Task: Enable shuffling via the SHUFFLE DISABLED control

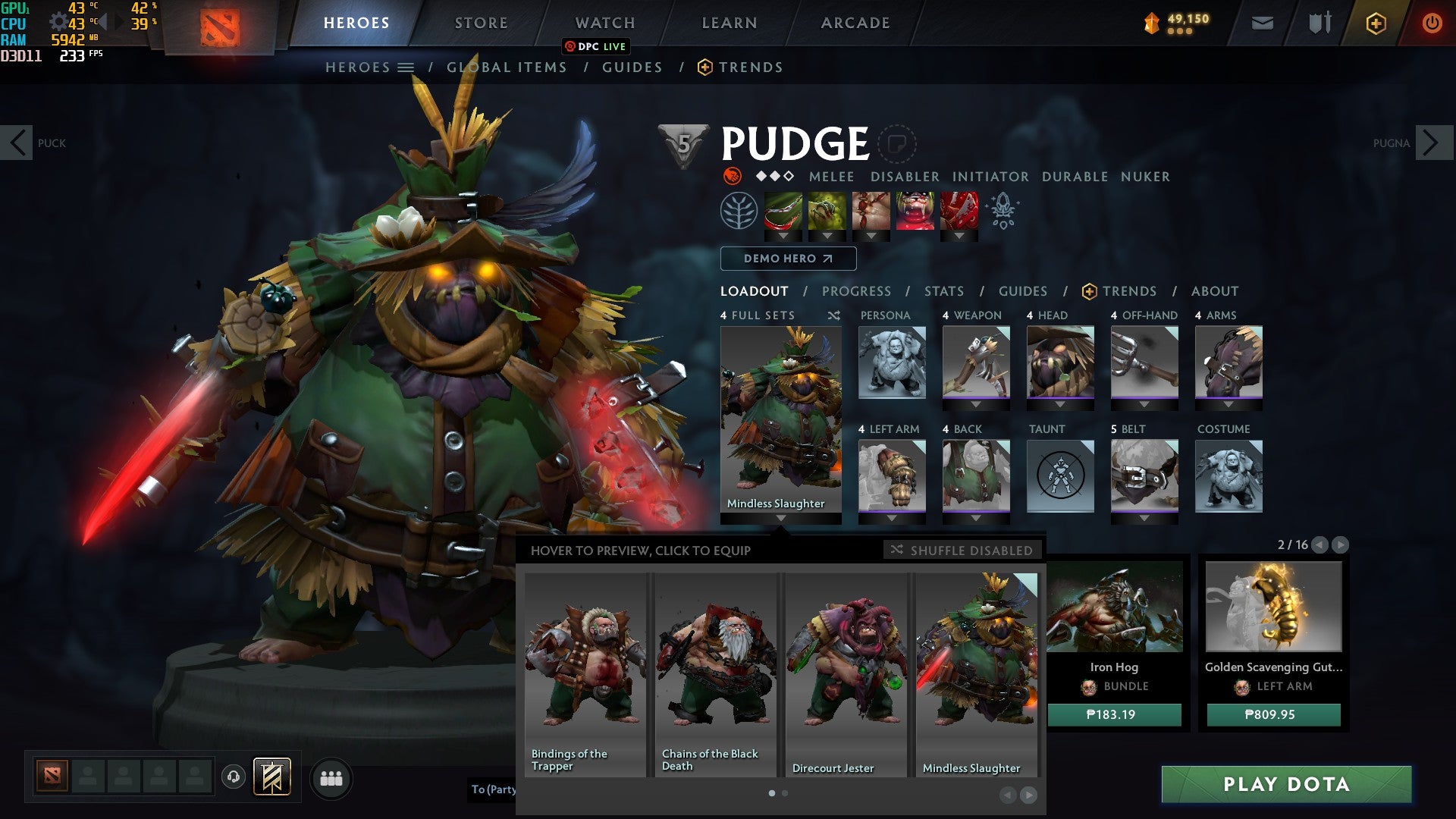Action: pyautogui.click(x=964, y=551)
